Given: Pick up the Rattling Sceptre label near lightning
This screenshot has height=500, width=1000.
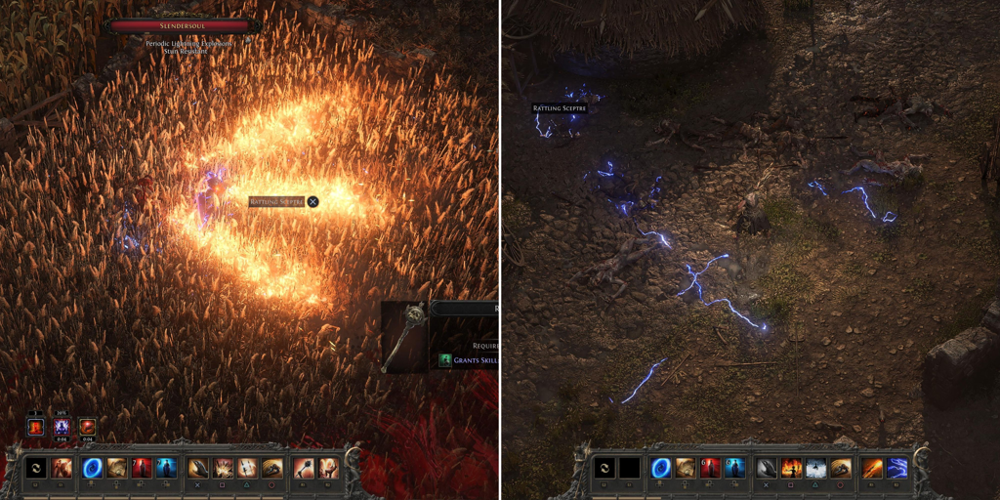Looking at the screenshot, I should click(559, 108).
